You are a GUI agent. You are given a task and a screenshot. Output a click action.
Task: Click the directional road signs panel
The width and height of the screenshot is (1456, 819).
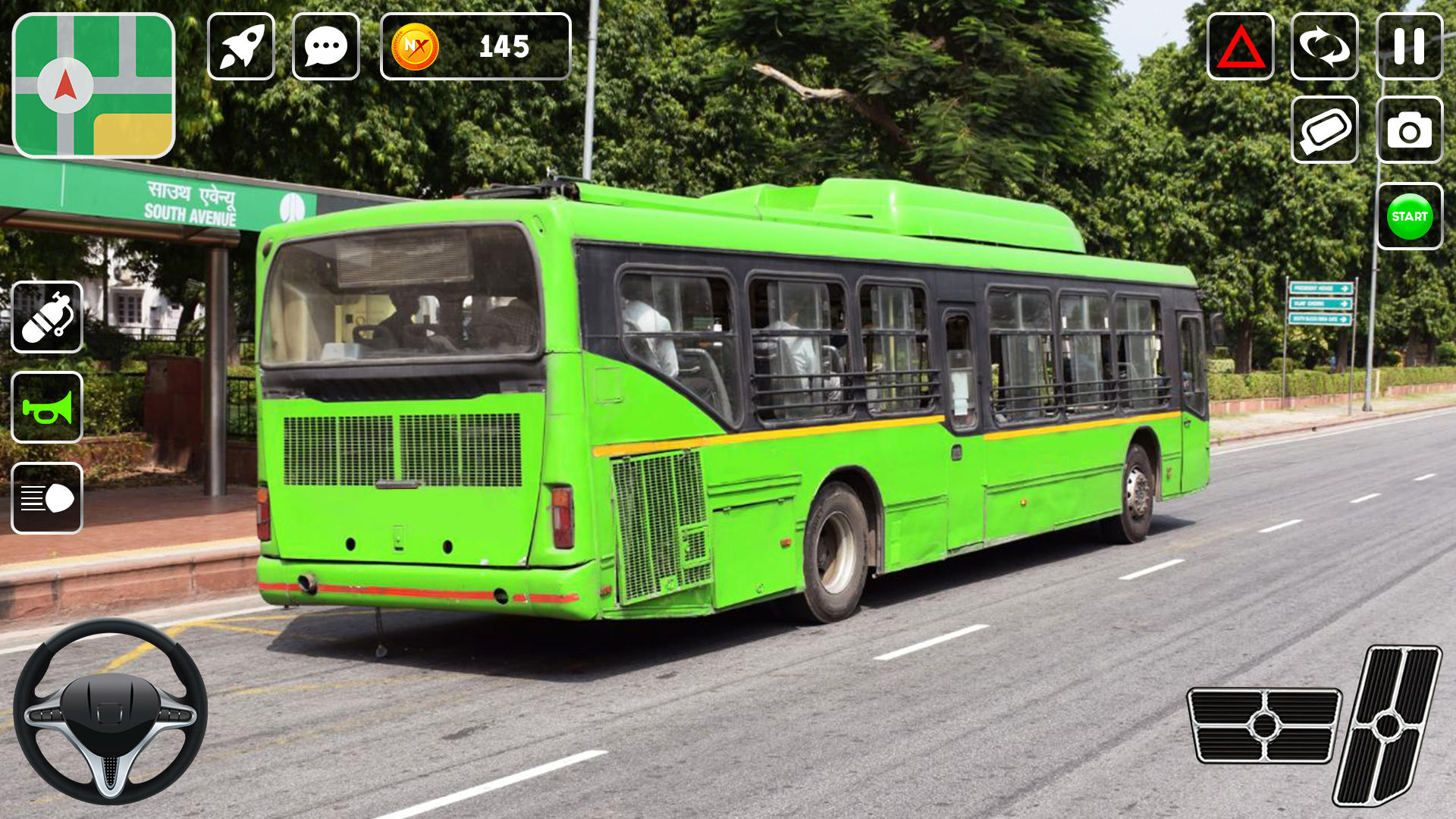[x=1323, y=303]
